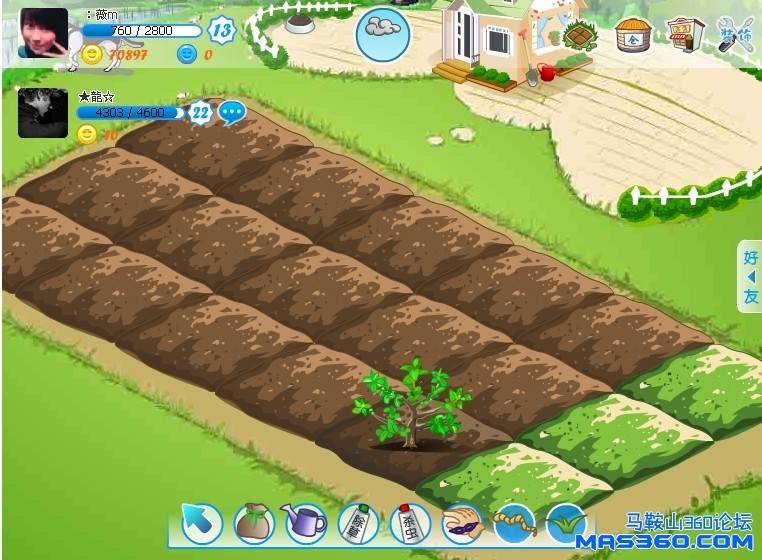This screenshot has height=560, width=762.
Task: Select the pesticide bottle (杀虫)
Action: [409, 522]
